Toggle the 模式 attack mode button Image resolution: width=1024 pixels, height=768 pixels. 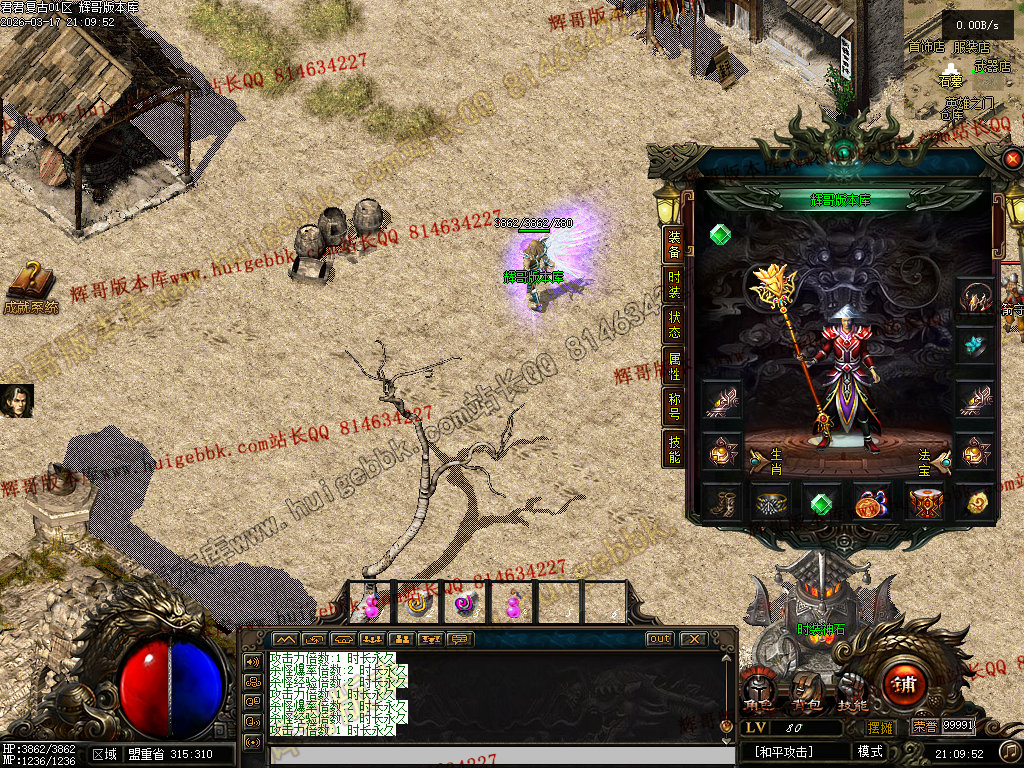coord(870,751)
